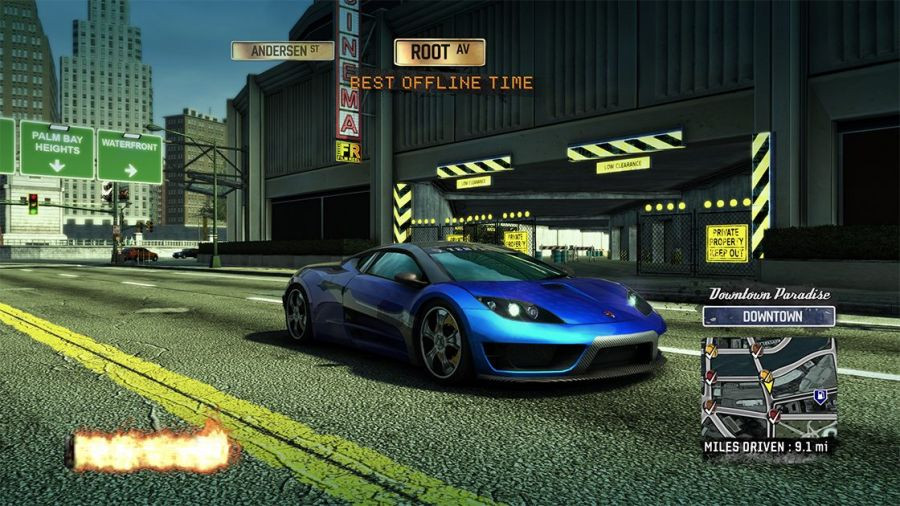Select the ROOT AV street sign
The image size is (900, 506).
point(439,52)
